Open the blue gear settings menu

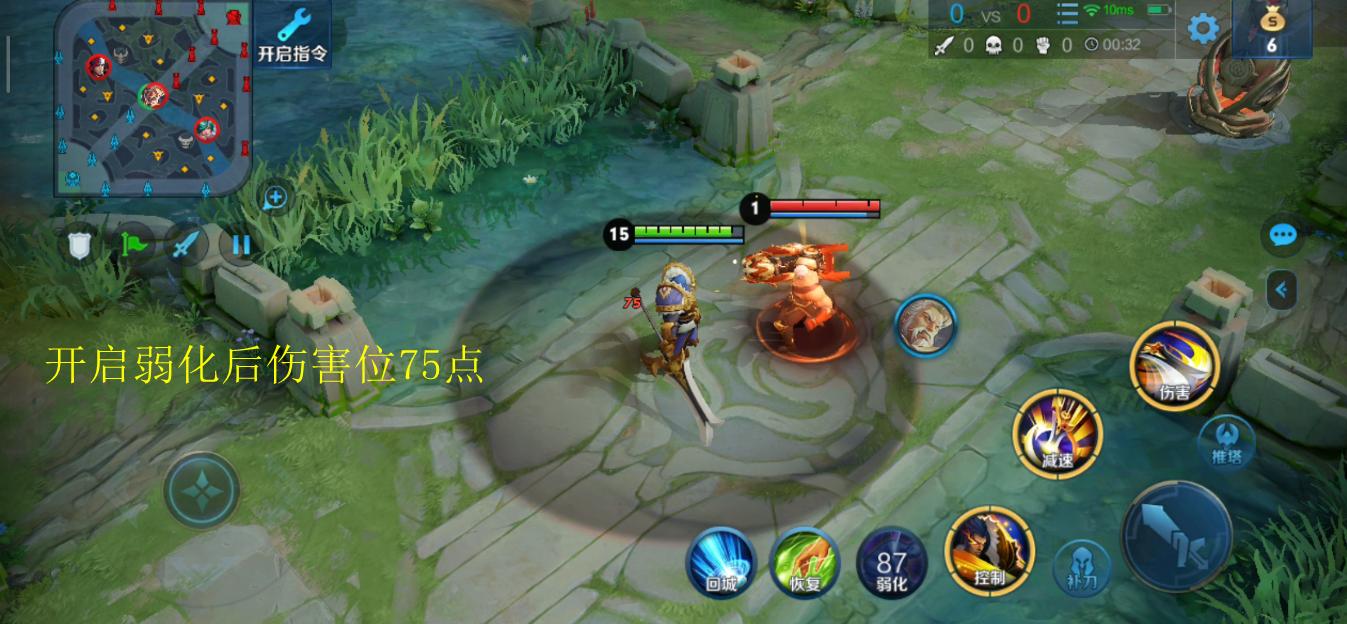[x=1202, y=28]
